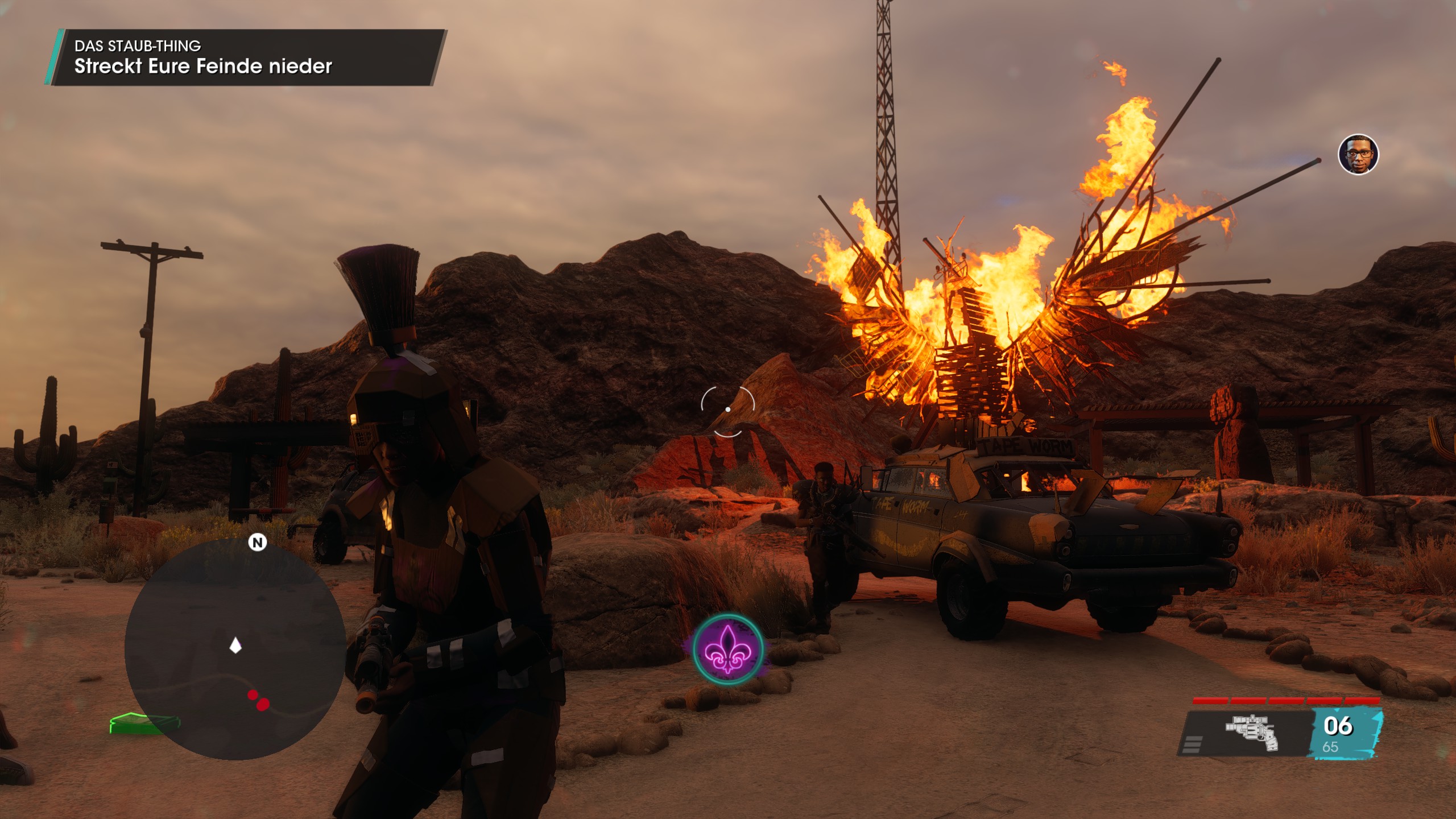Click the white player arrow on minimap
This screenshot has width=1456, height=819.
pos(235,646)
